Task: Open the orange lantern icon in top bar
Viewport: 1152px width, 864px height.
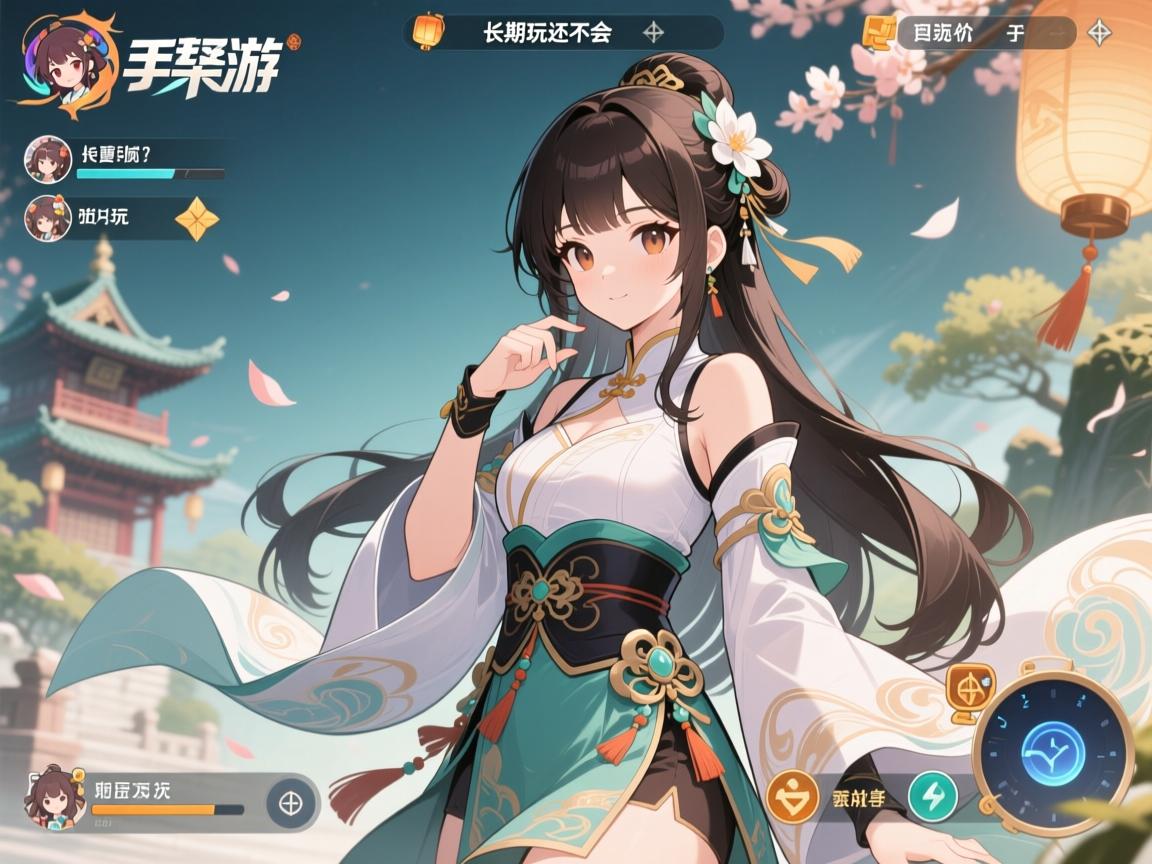Action: click(x=428, y=31)
